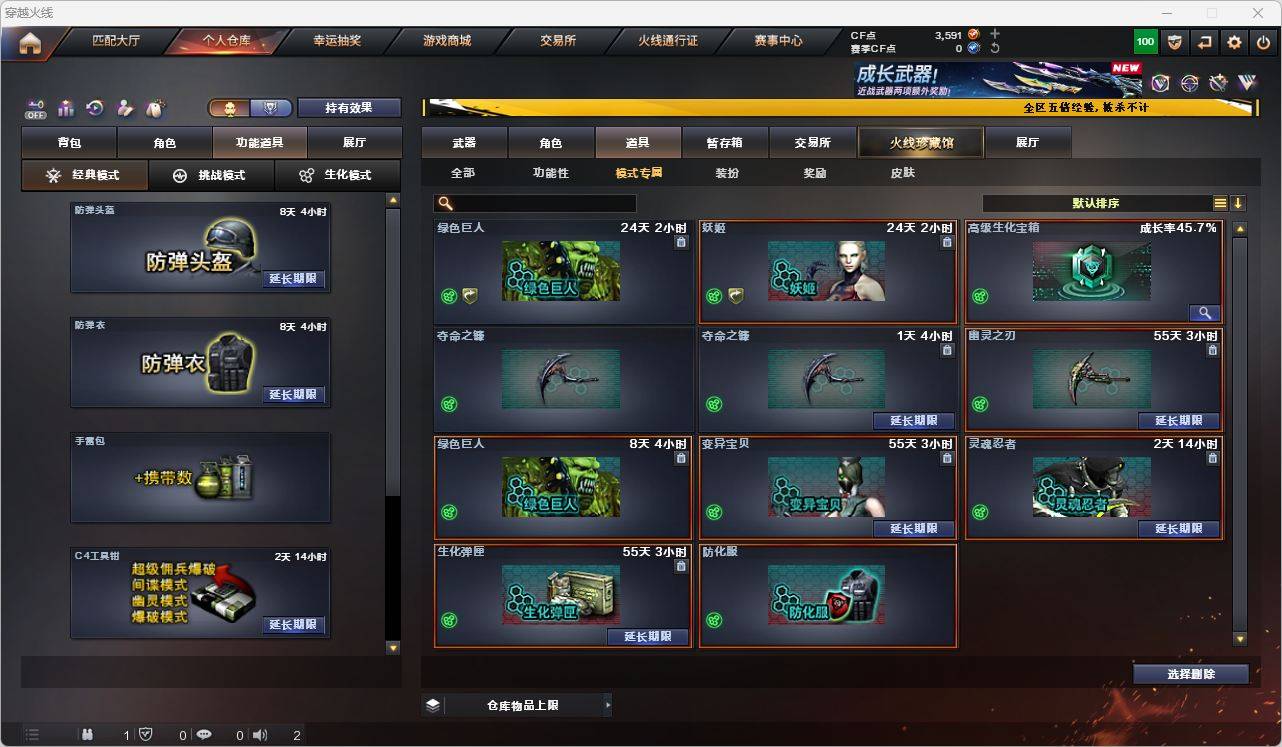
Task: Click the magnifier icon on 高级生化宝箱 card
Action: pos(1205,312)
